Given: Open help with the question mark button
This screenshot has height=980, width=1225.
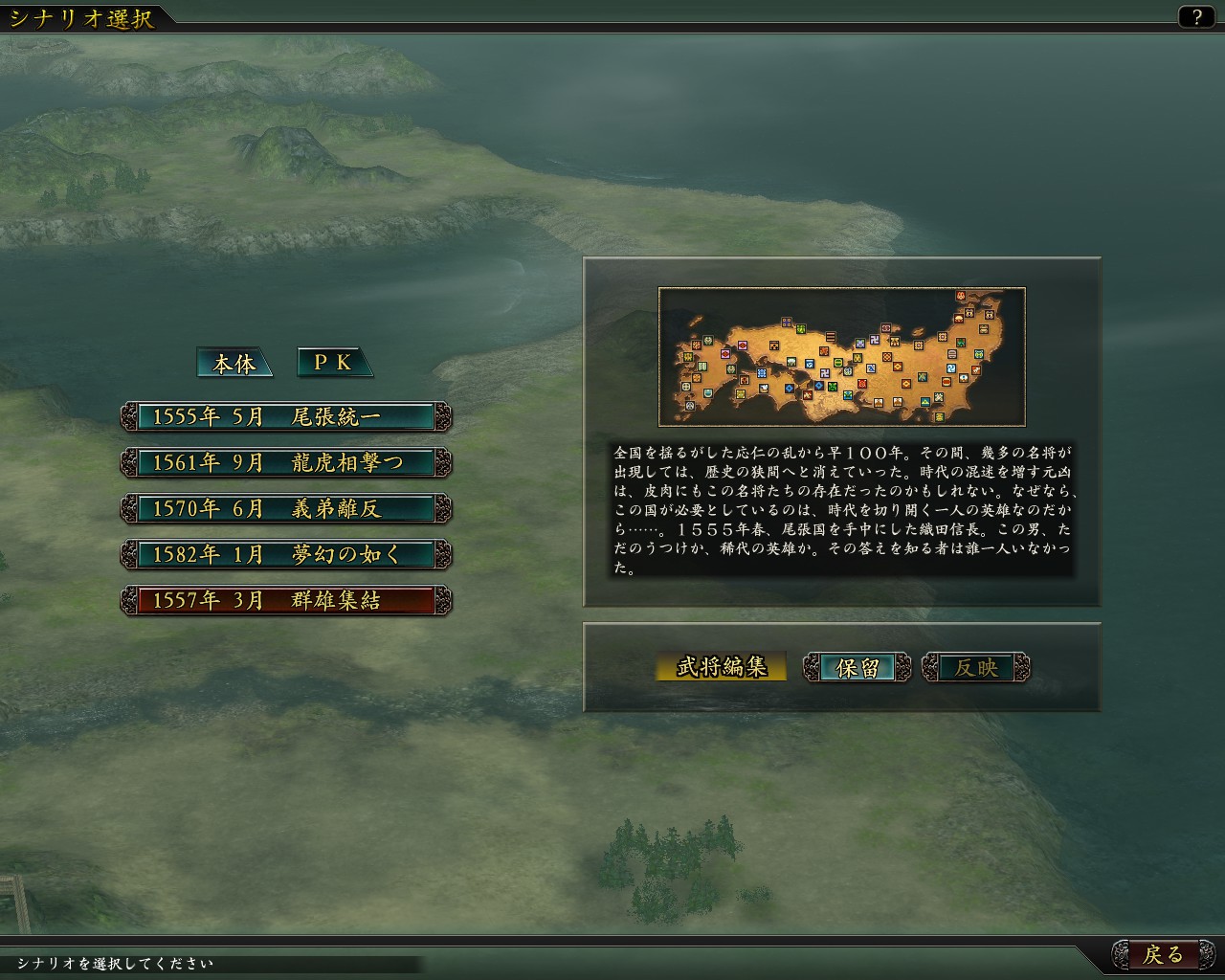Looking at the screenshot, I should pyautogui.click(x=1196, y=16).
